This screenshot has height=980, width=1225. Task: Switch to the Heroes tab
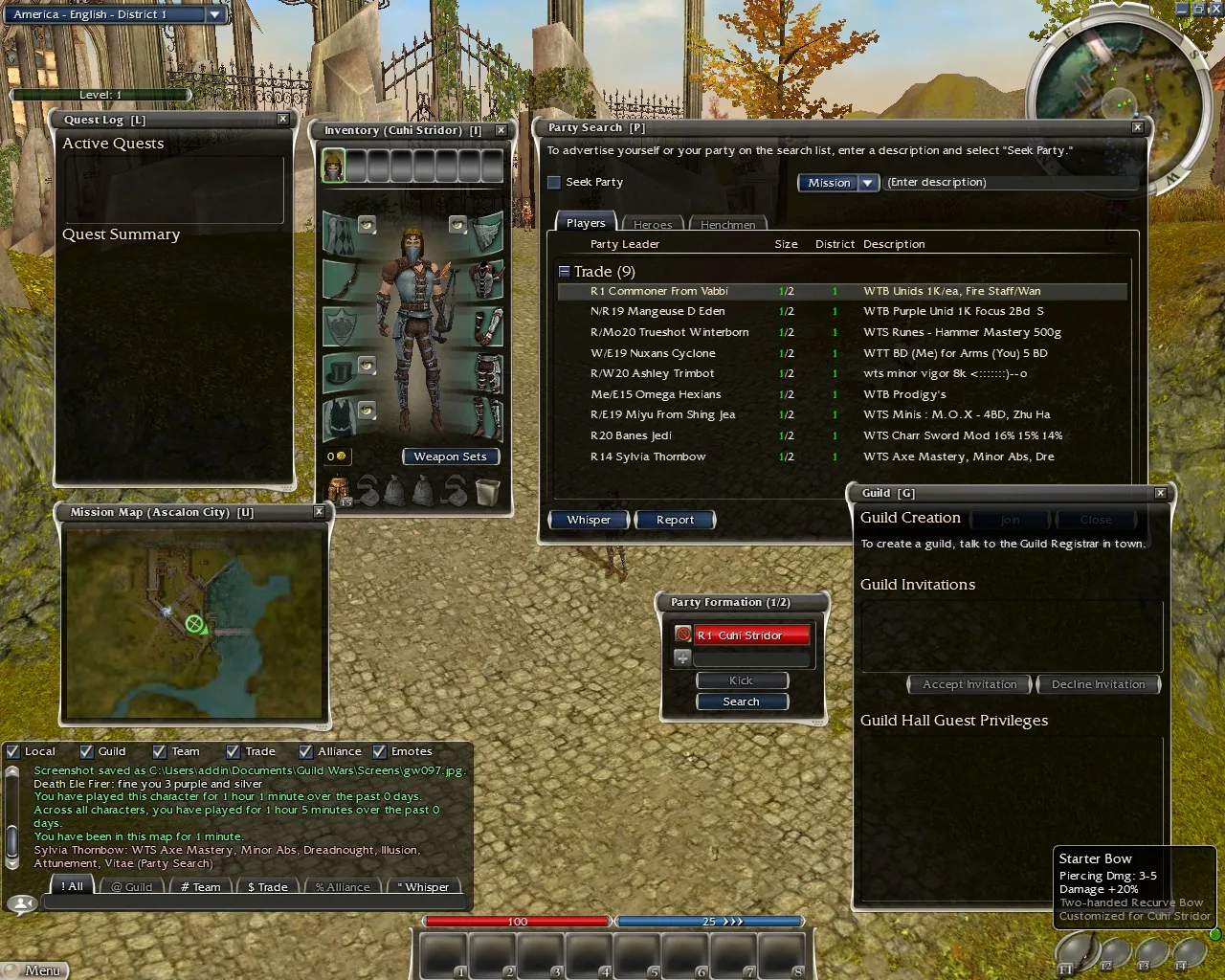coord(653,224)
